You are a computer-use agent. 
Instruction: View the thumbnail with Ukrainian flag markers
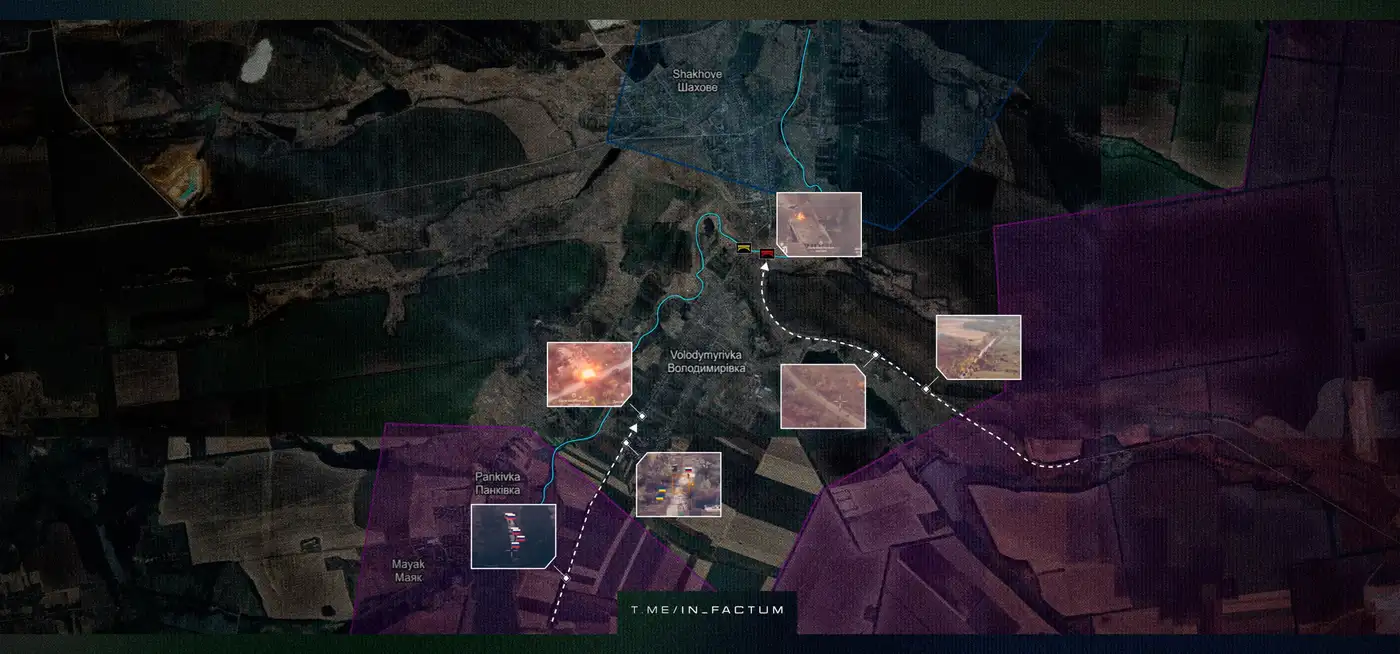678,484
